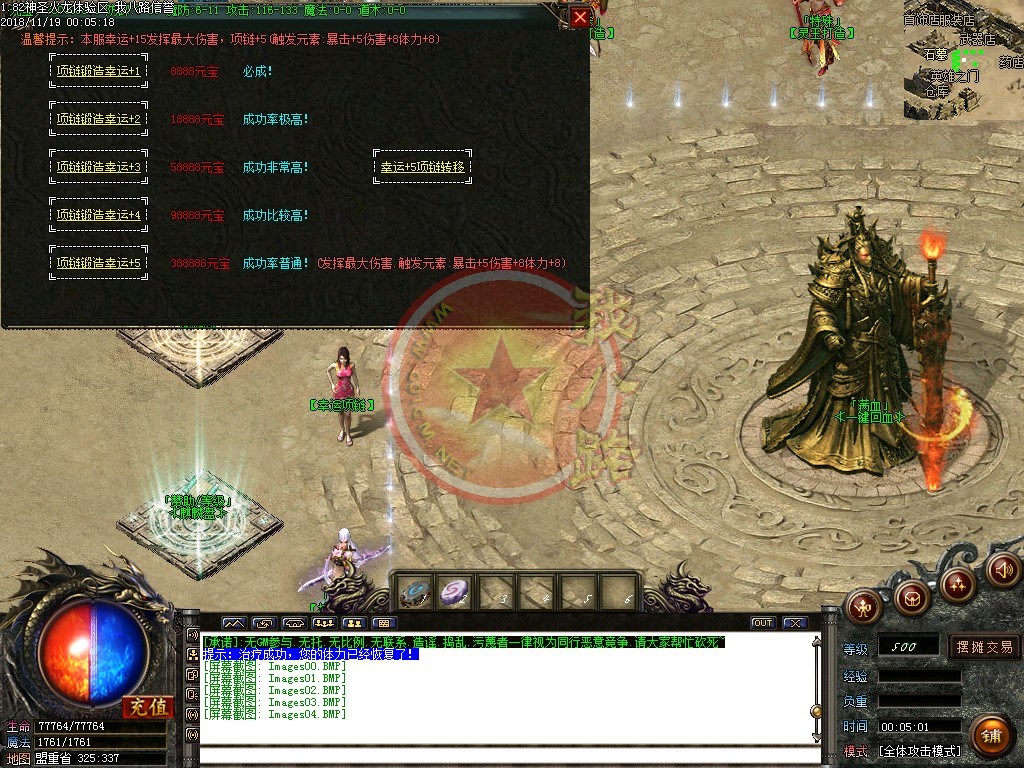Forge necklace with 项链锻造幸运+5
The image size is (1024, 768).
tap(99, 263)
